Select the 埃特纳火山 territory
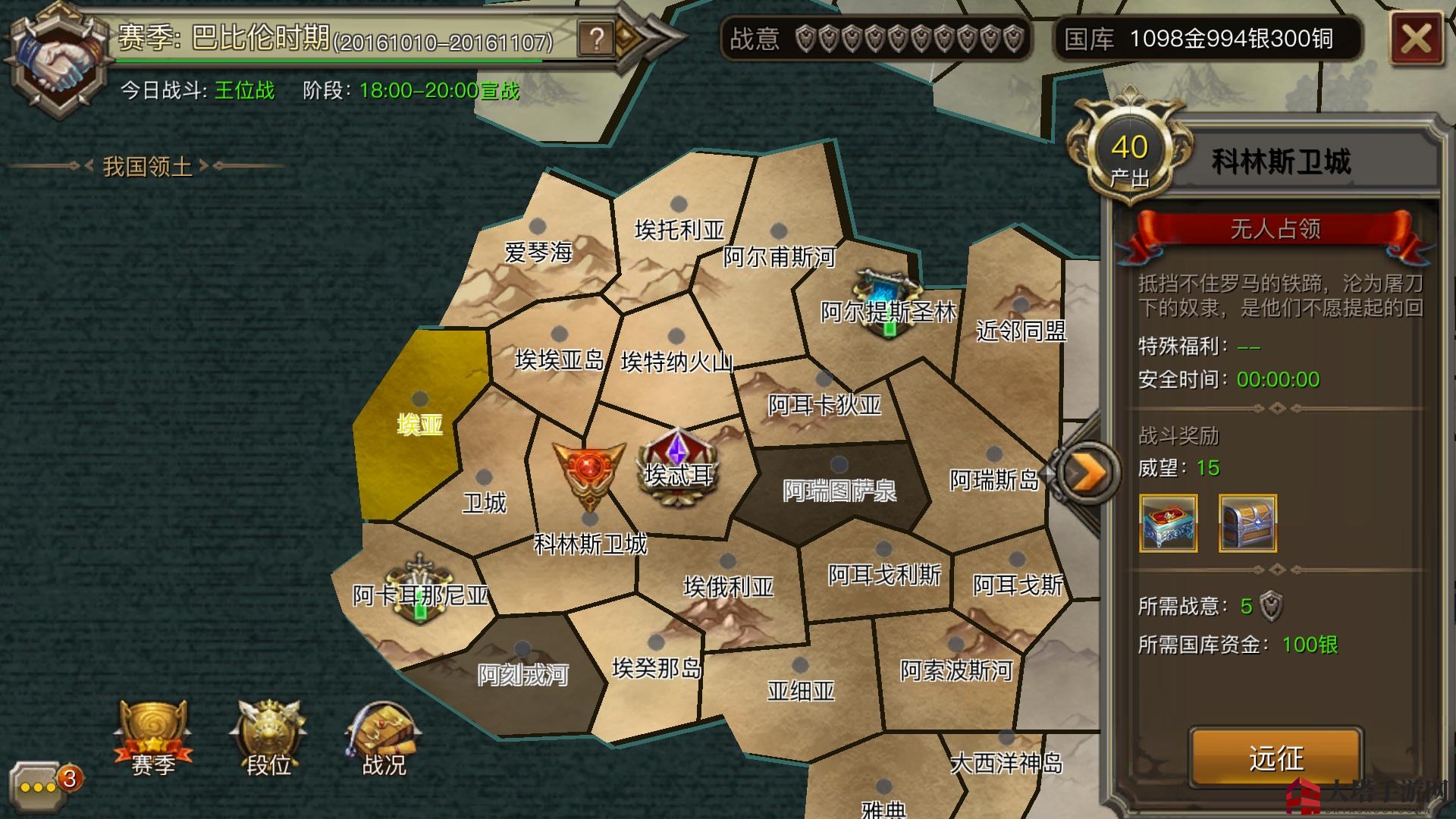The width and height of the screenshot is (1456, 819). pos(676,360)
